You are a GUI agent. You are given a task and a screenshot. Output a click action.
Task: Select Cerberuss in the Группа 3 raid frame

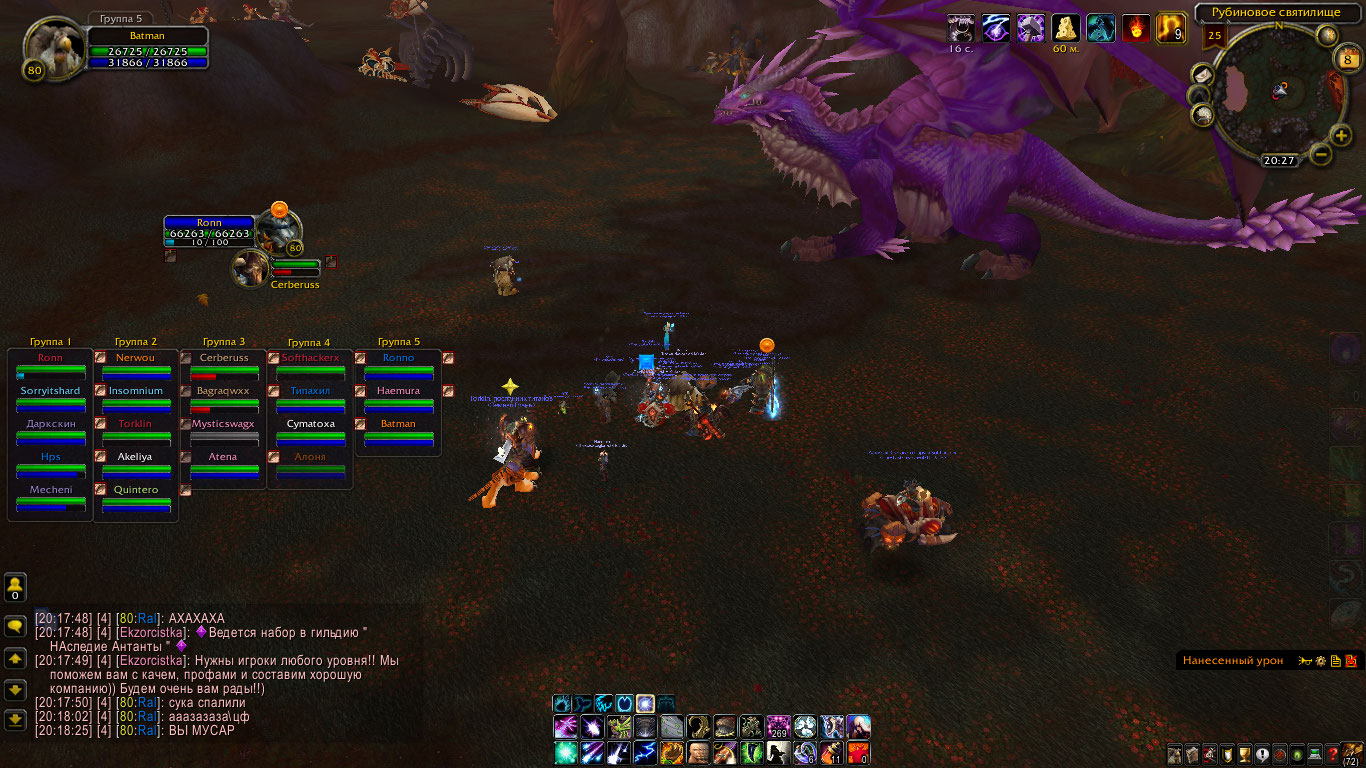(223, 366)
